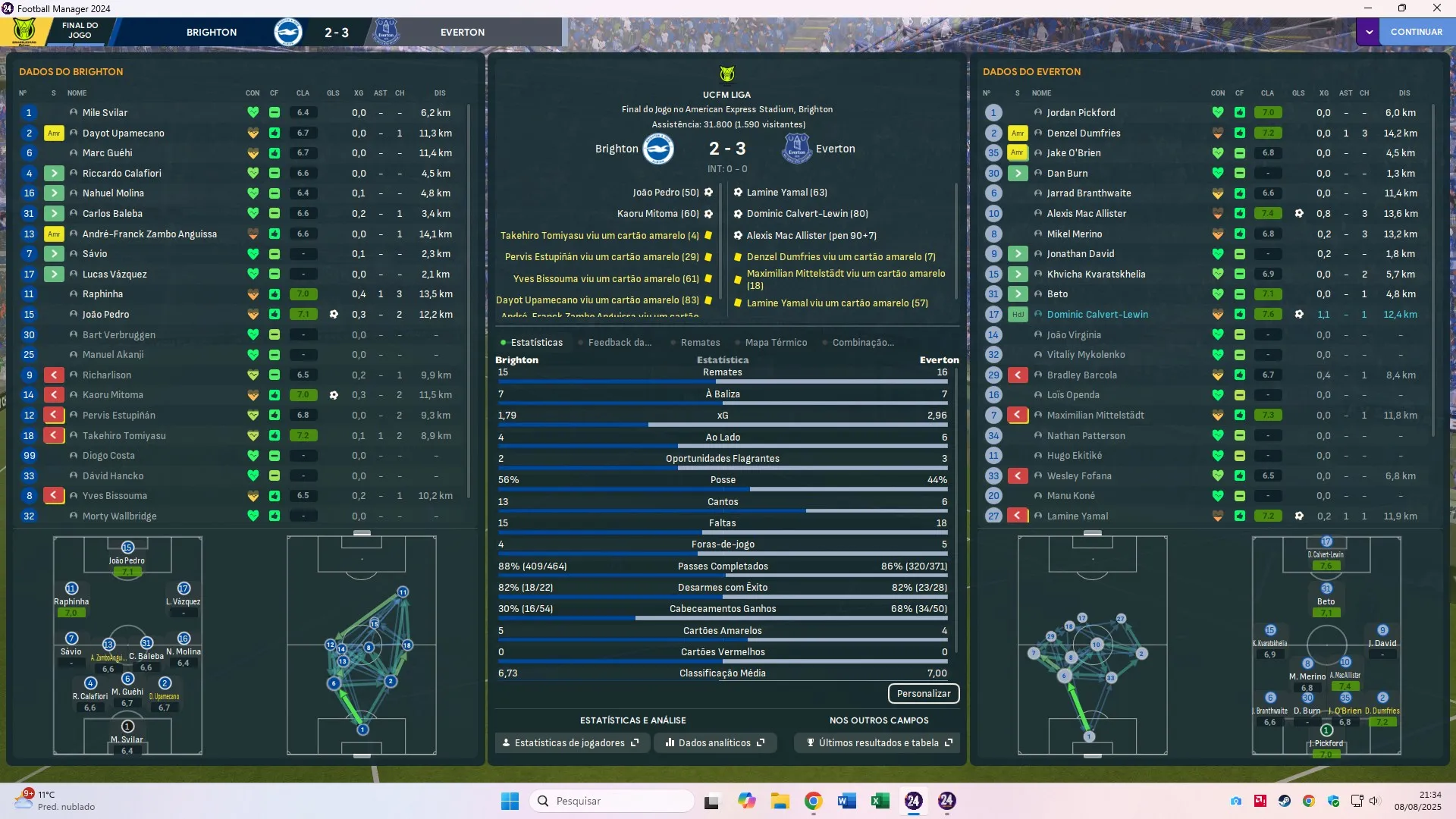Open the Feedback tab
Screen dimensions: 1456x819
(619, 343)
